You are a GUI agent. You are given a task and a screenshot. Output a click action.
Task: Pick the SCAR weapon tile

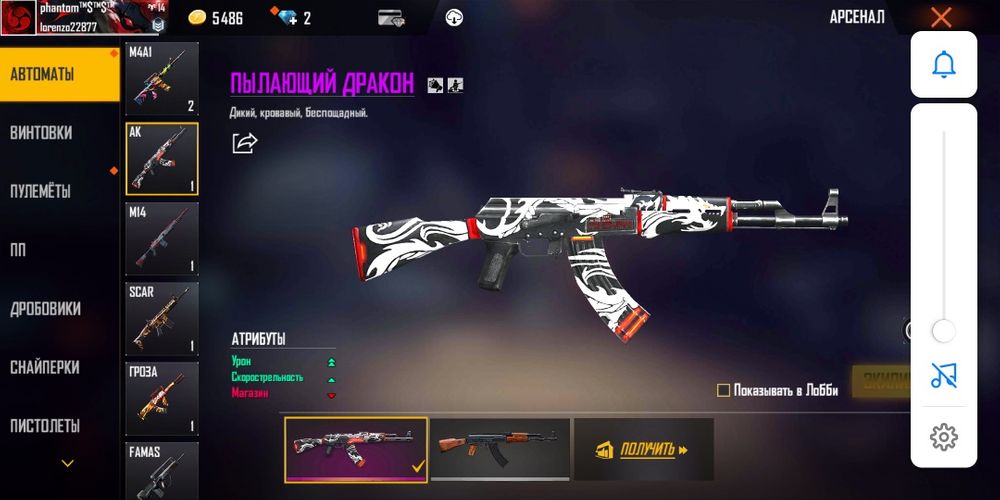click(162, 319)
